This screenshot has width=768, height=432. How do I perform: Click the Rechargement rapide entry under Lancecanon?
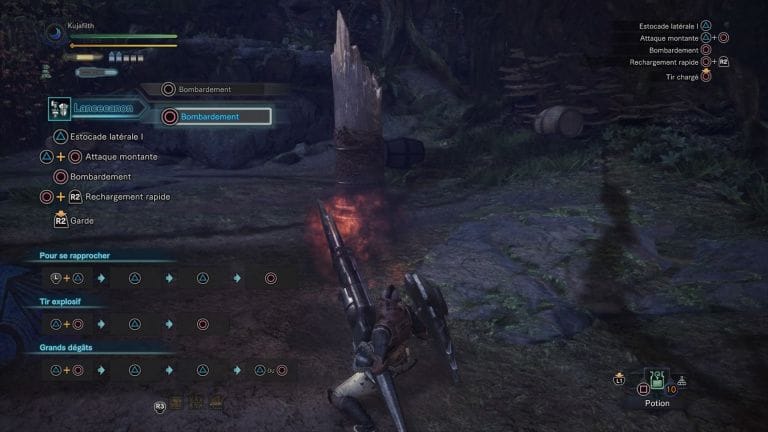click(127, 197)
